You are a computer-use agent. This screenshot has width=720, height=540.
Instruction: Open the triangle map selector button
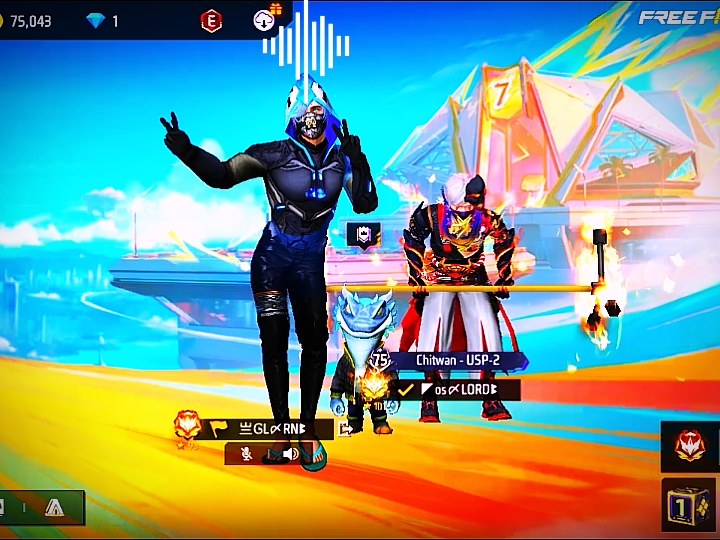point(54,508)
